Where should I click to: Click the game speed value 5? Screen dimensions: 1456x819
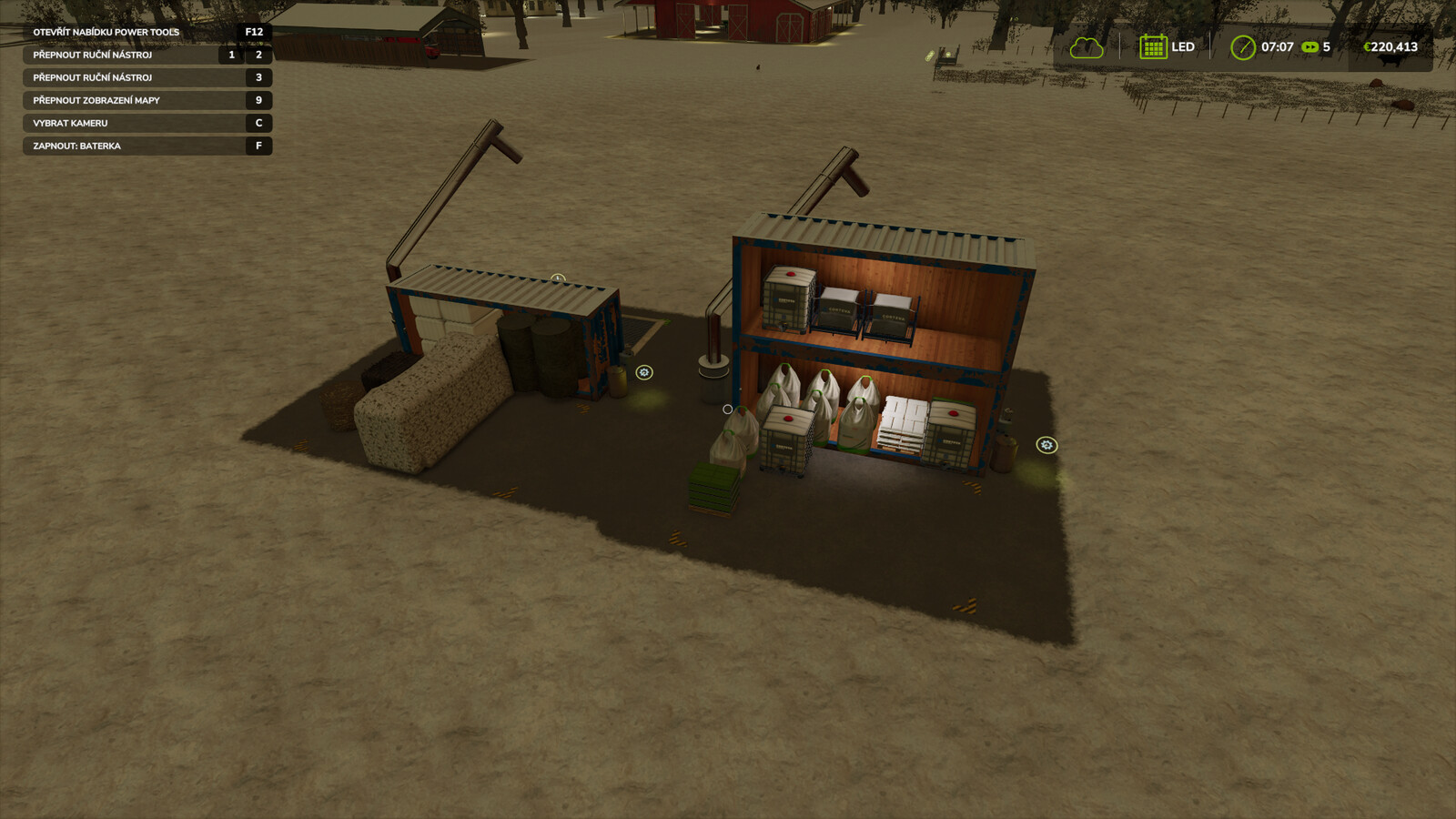(1327, 46)
